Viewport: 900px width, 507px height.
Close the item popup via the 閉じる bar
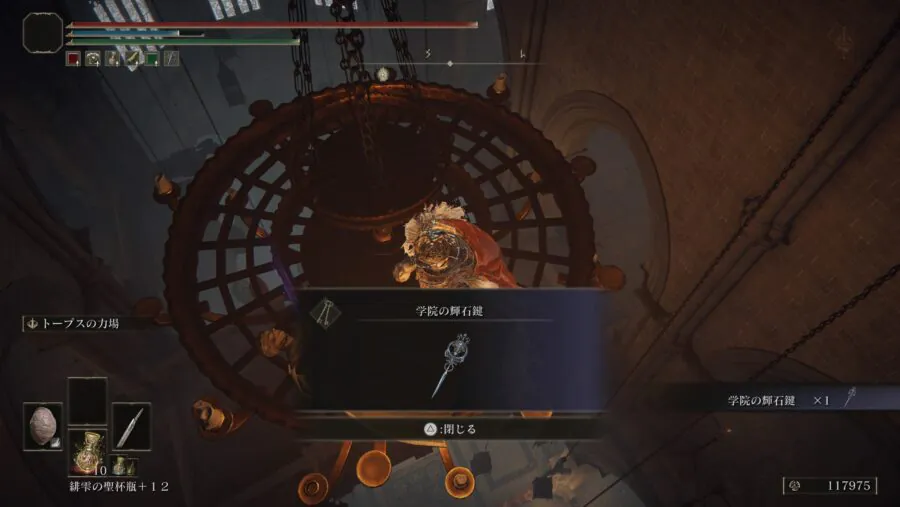pyautogui.click(x=451, y=428)
